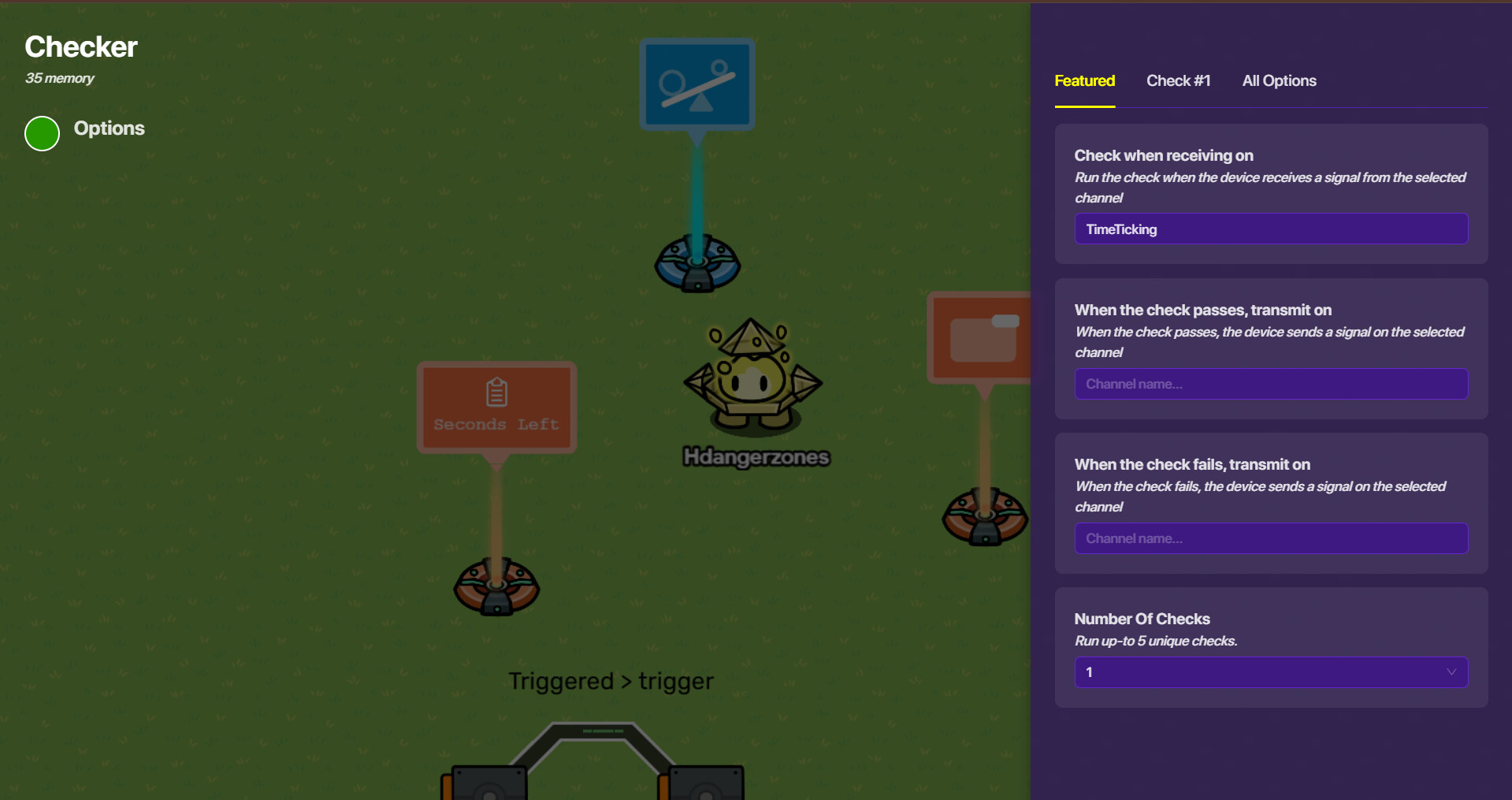
Task: Edit the TimeTicking receive channel field
Action: tap(1270, 229)
